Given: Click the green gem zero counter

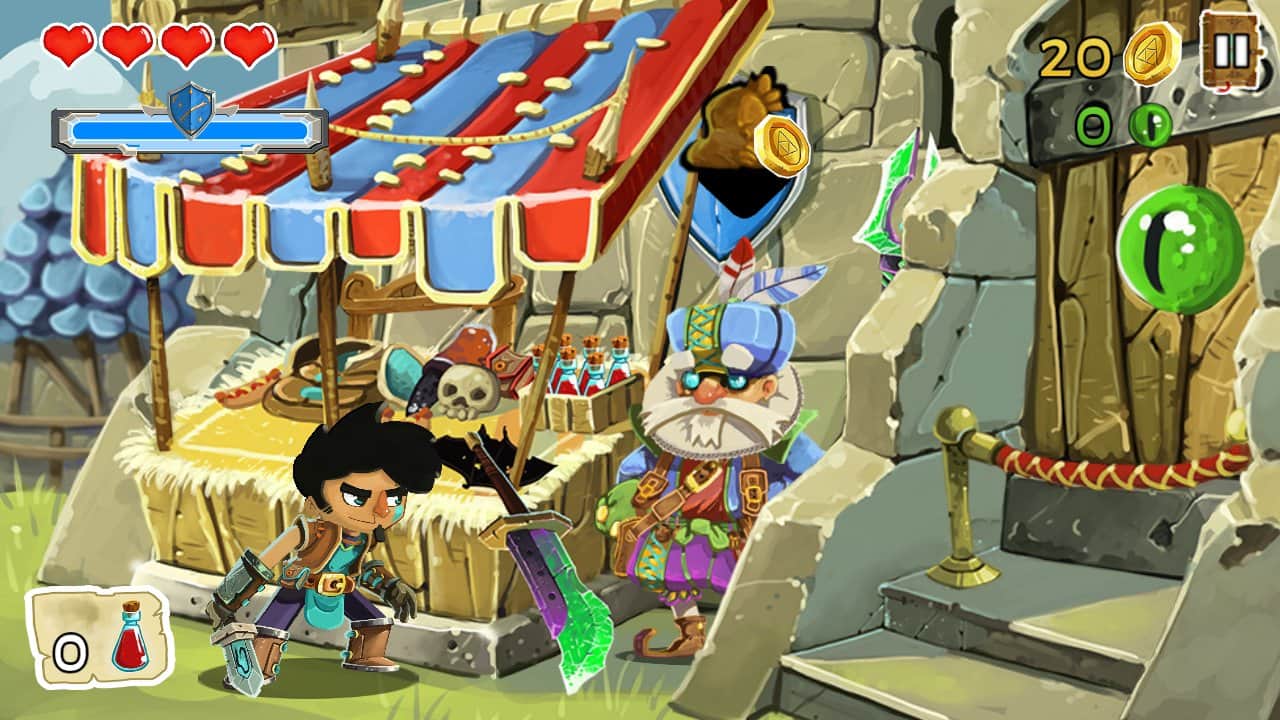Looking at the screenshot, I should click(x=1095, y=124).
